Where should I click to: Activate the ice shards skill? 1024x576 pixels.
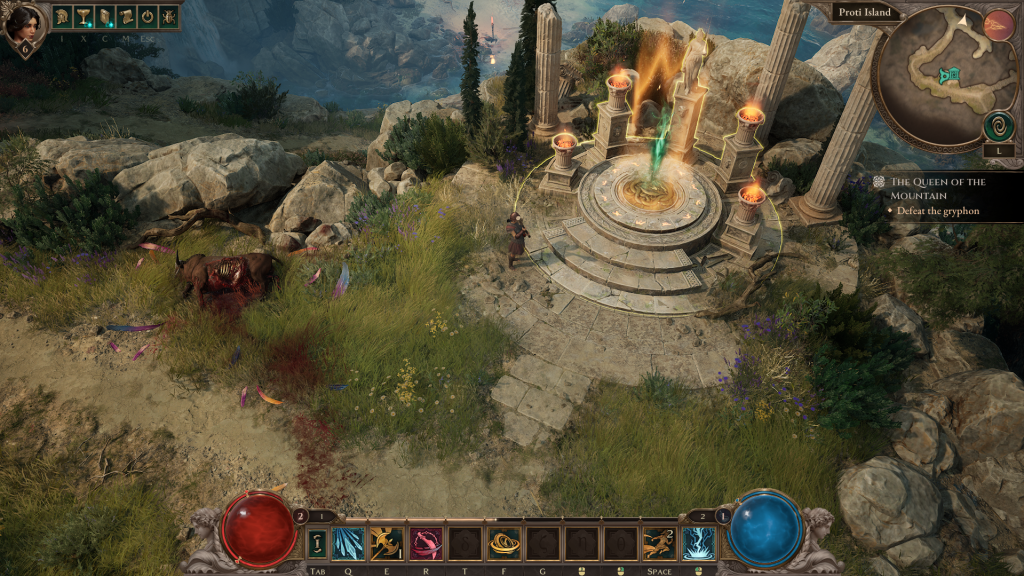click(x=349, y=543)
